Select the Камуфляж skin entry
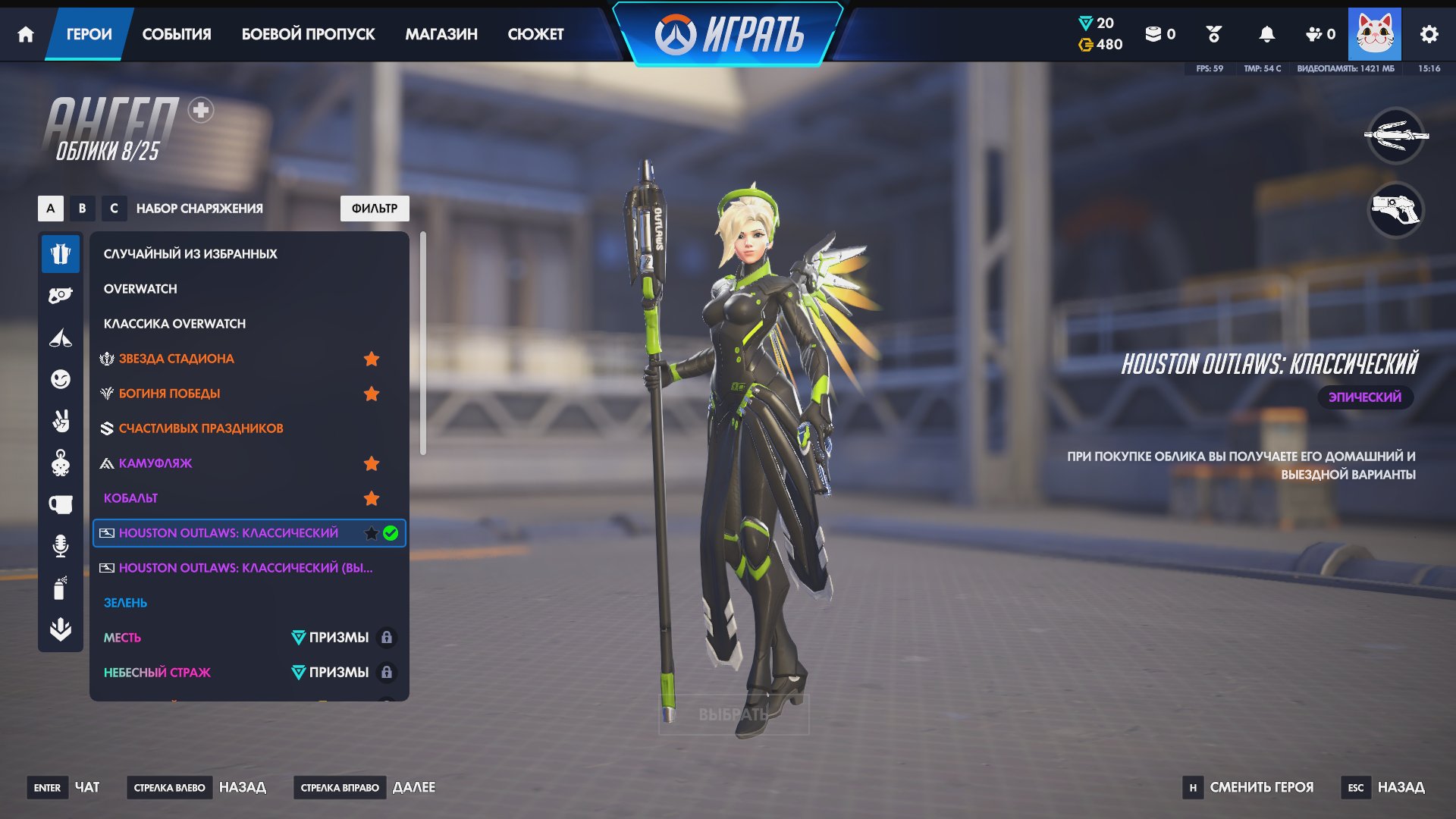The image size is (1456, 819). 155,463
